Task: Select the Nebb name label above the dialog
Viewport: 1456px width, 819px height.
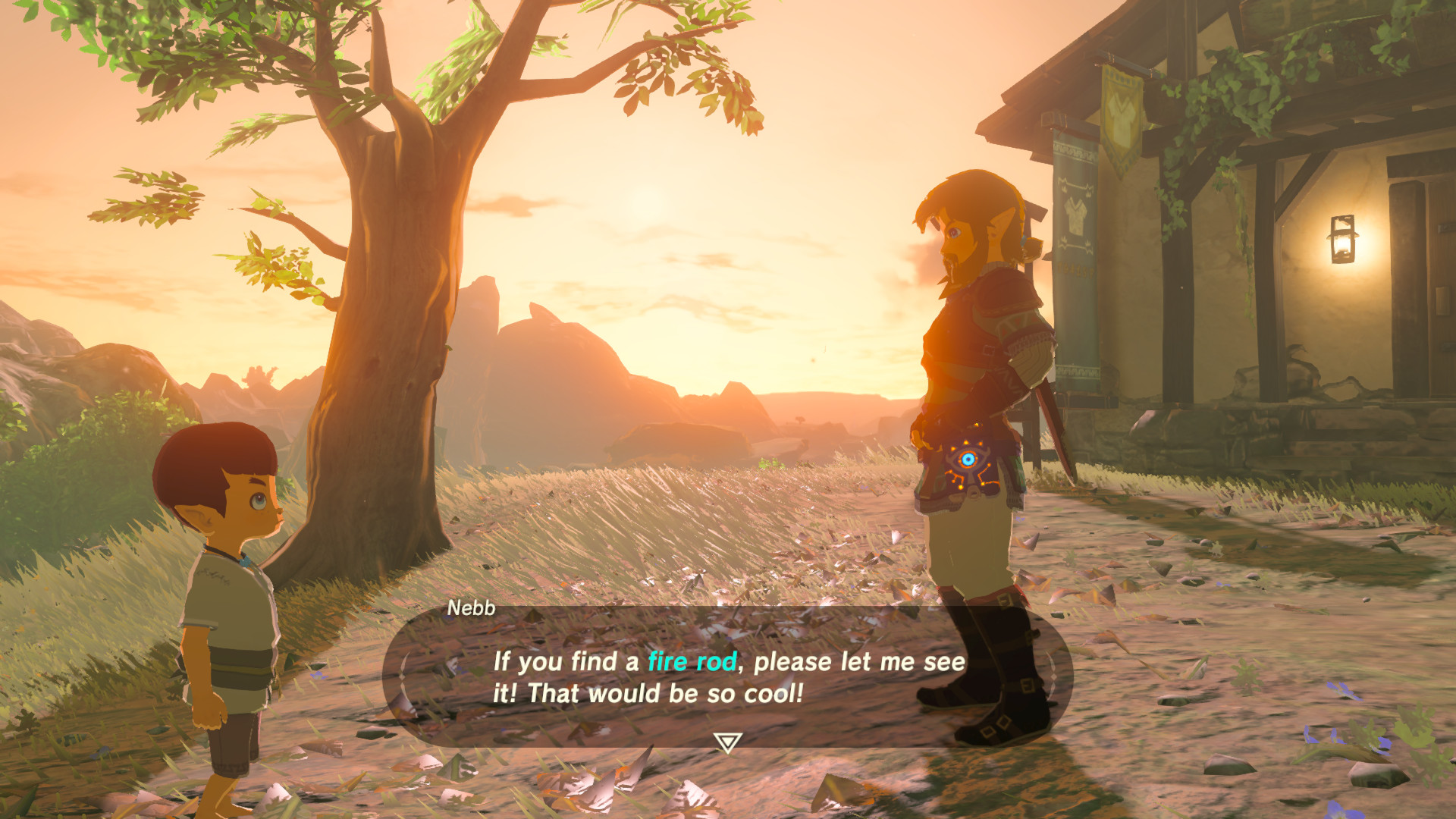Action: pos(470,607)
